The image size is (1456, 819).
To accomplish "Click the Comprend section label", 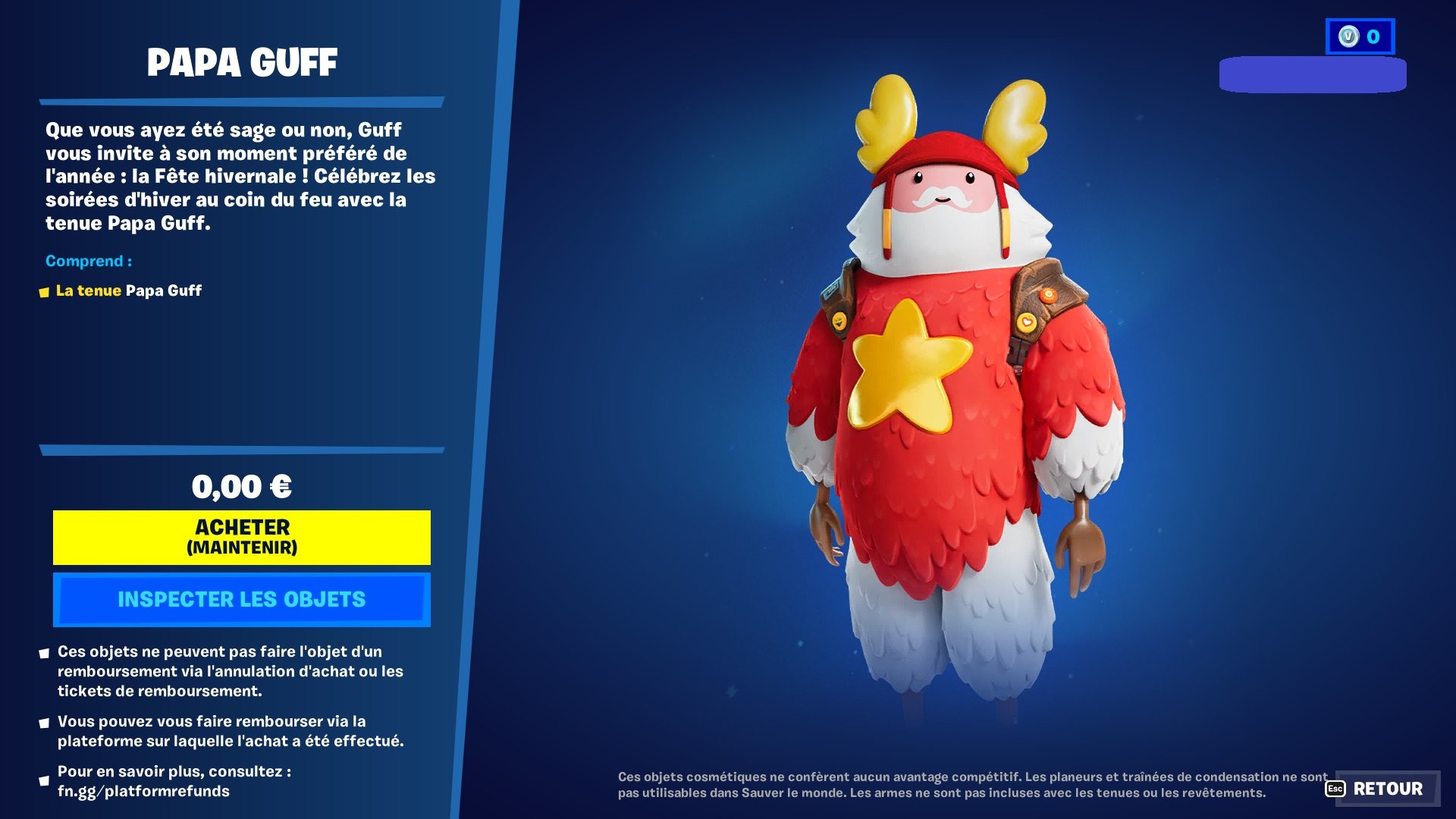I will click(x=89, y=261).
